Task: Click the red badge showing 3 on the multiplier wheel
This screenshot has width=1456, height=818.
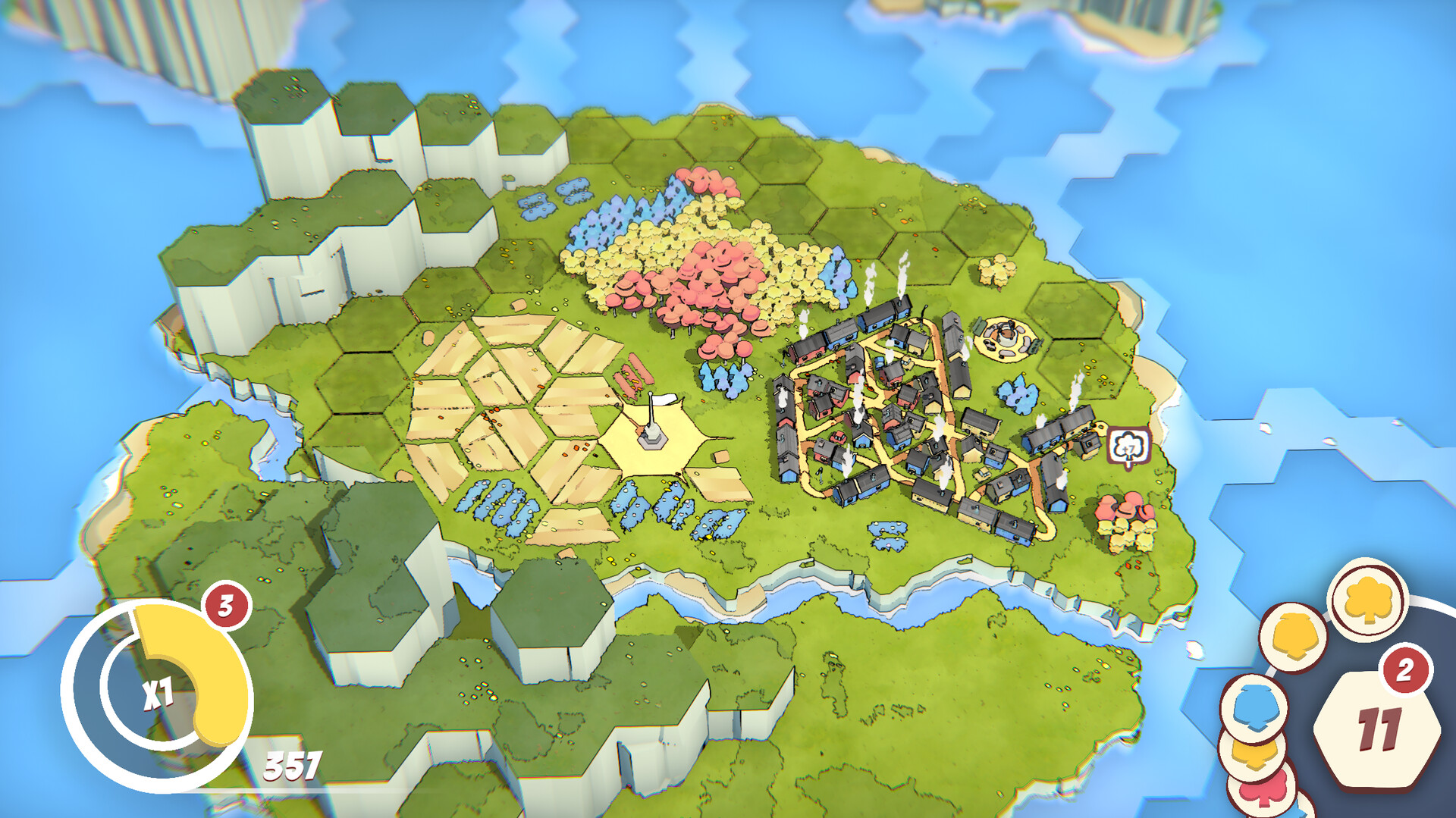Action: tap(225, 606)
